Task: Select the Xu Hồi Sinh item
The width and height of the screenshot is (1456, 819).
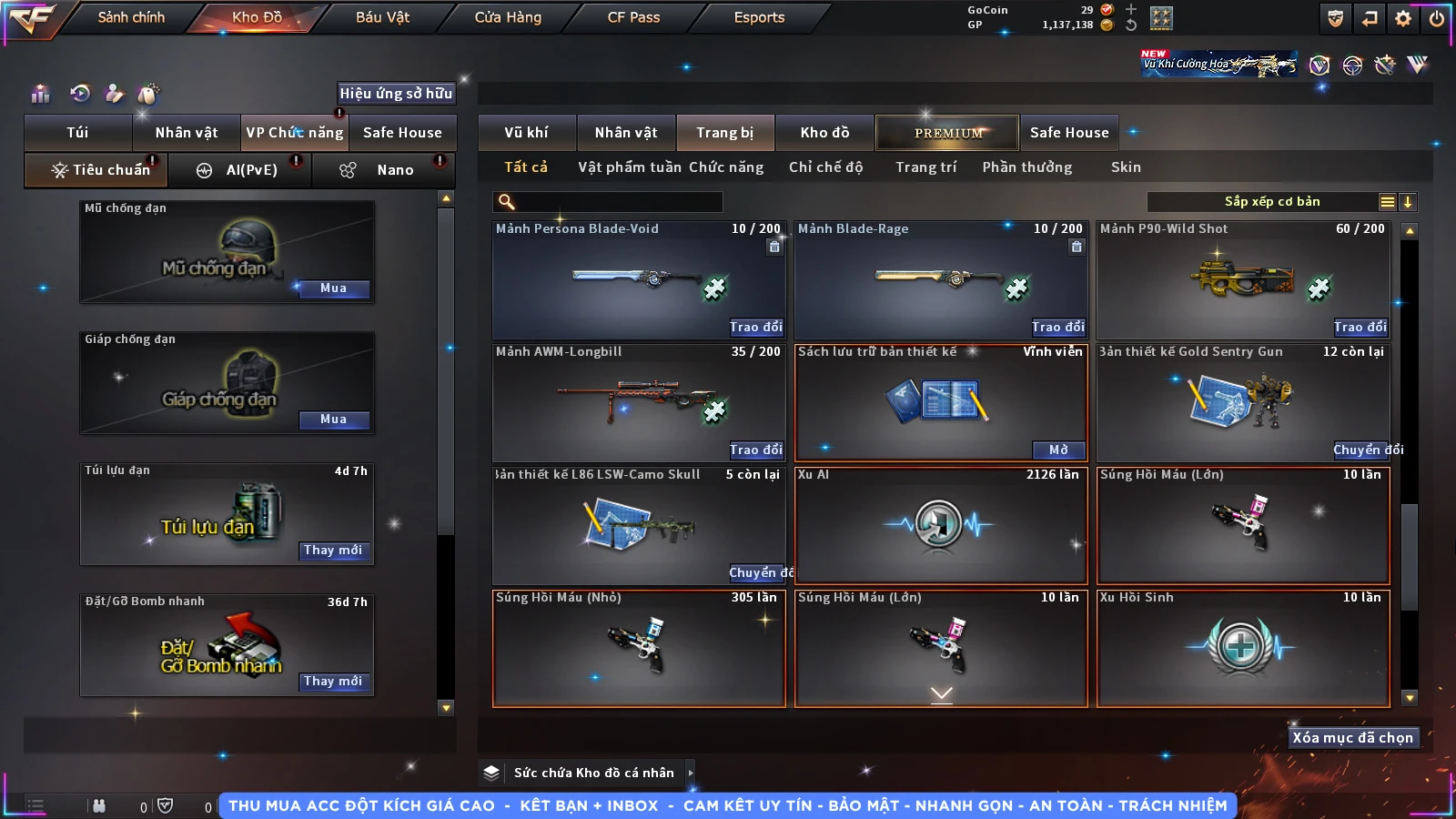Action: (1243, 648)
